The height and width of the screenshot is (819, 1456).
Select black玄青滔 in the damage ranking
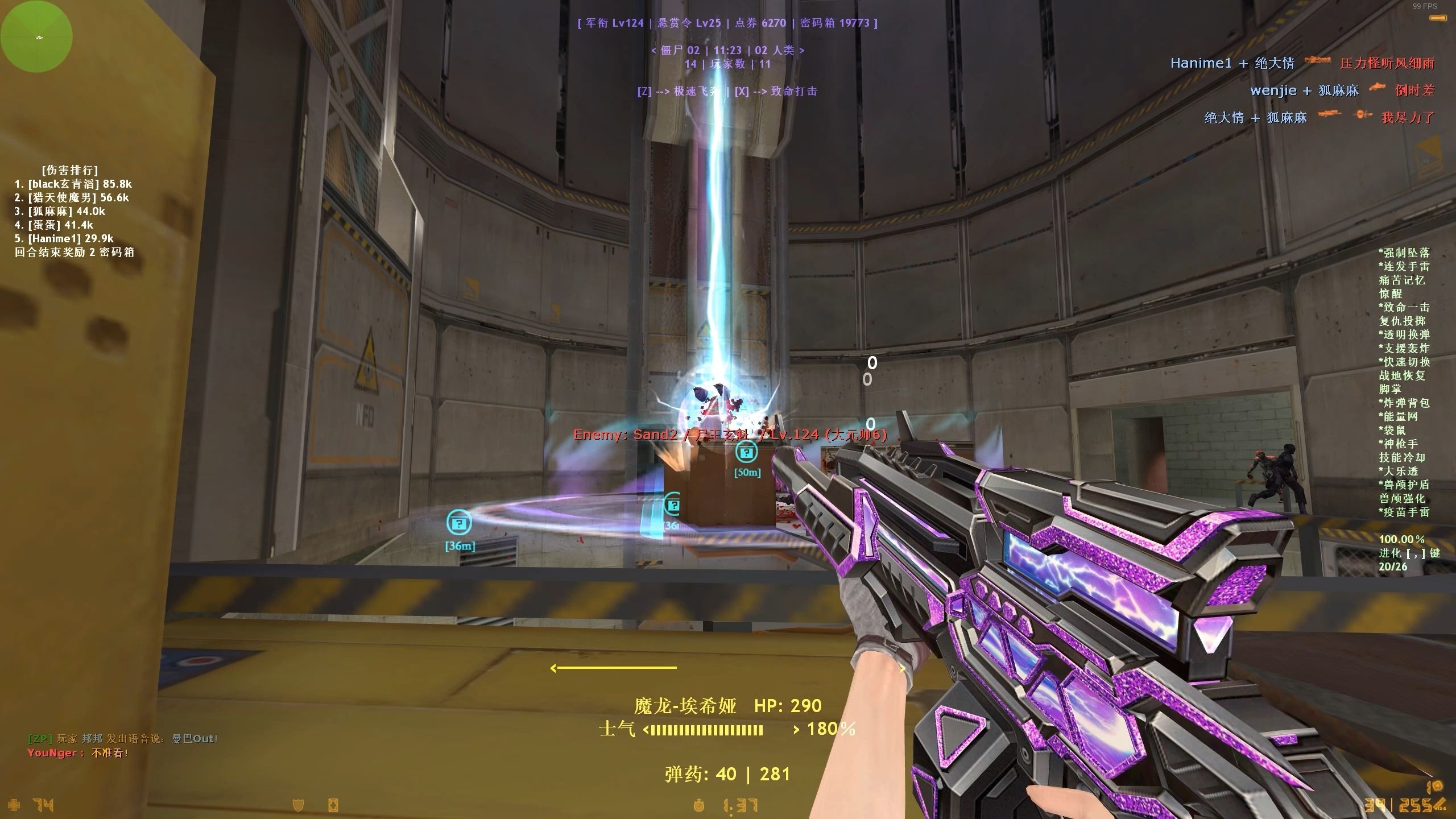click(x=73, y=184)
